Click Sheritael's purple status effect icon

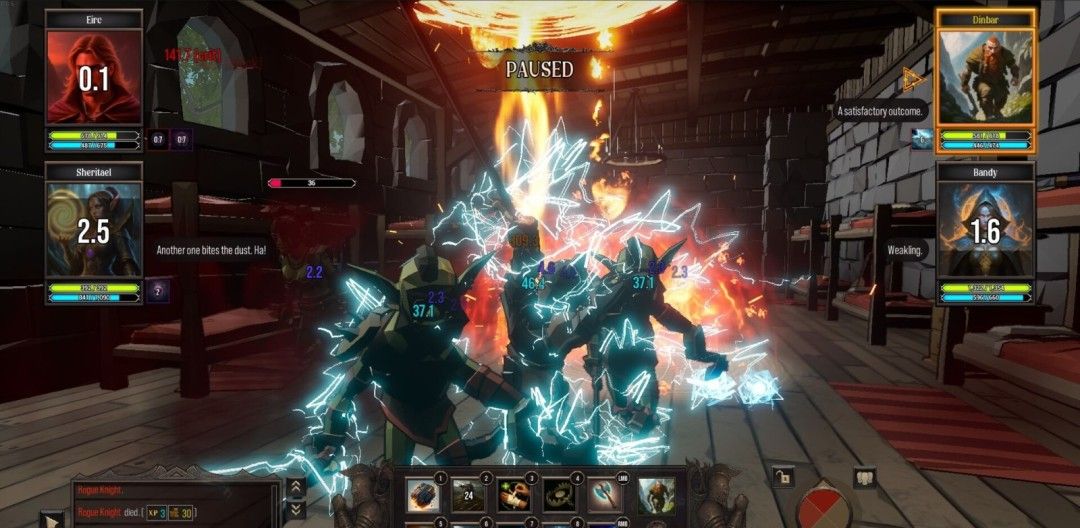pyautogui.click(x=158, y=291)
